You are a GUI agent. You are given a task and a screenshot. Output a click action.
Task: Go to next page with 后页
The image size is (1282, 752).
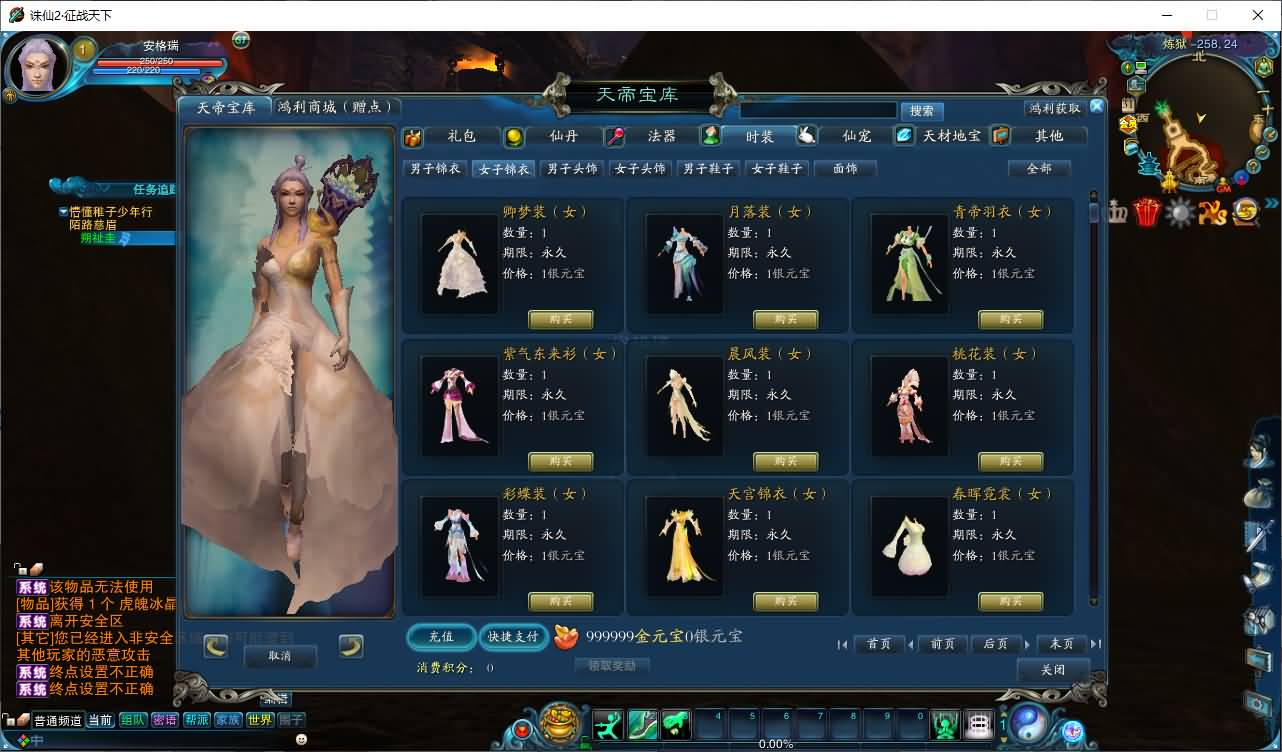(x=995, y=644)
